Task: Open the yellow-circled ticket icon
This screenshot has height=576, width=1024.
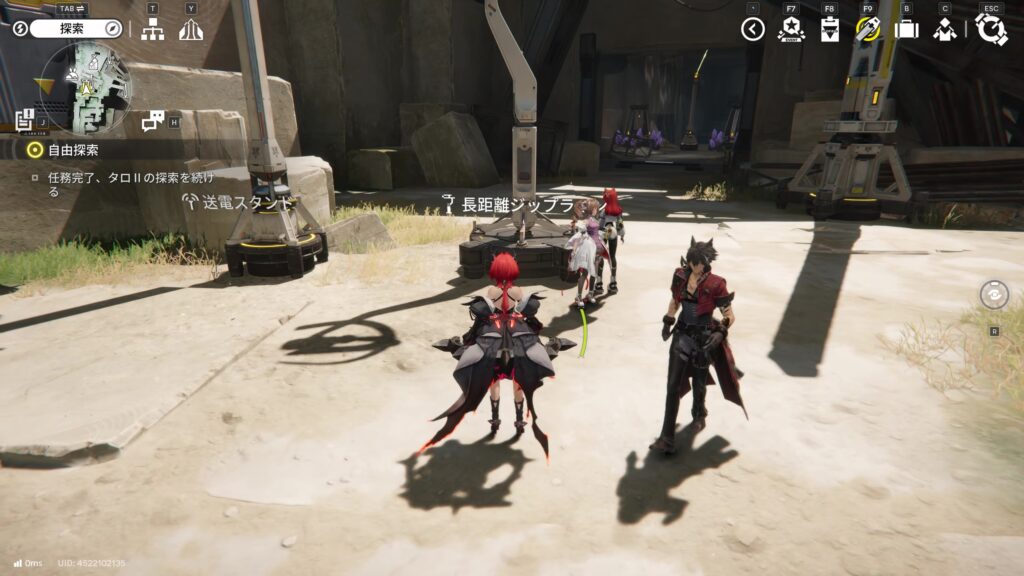Action: tap(867, 29)
